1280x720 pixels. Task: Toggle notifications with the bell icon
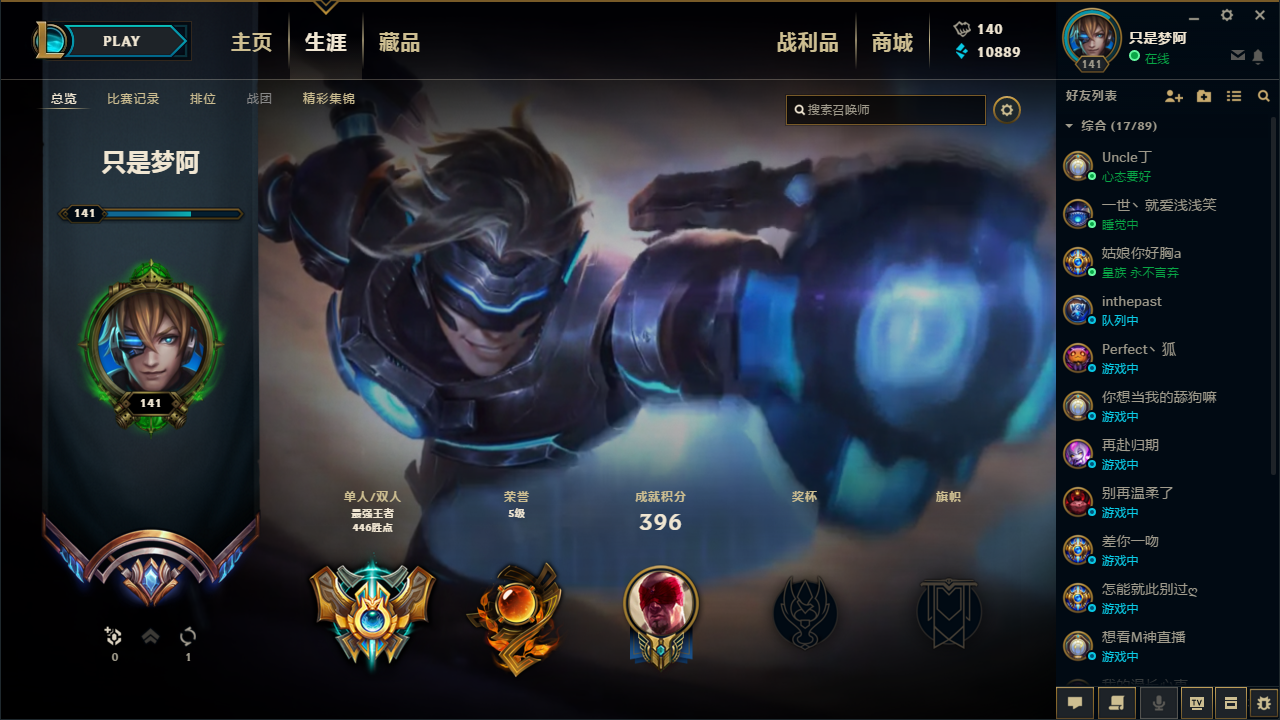pyautogui.click(x=1259, y=57)
